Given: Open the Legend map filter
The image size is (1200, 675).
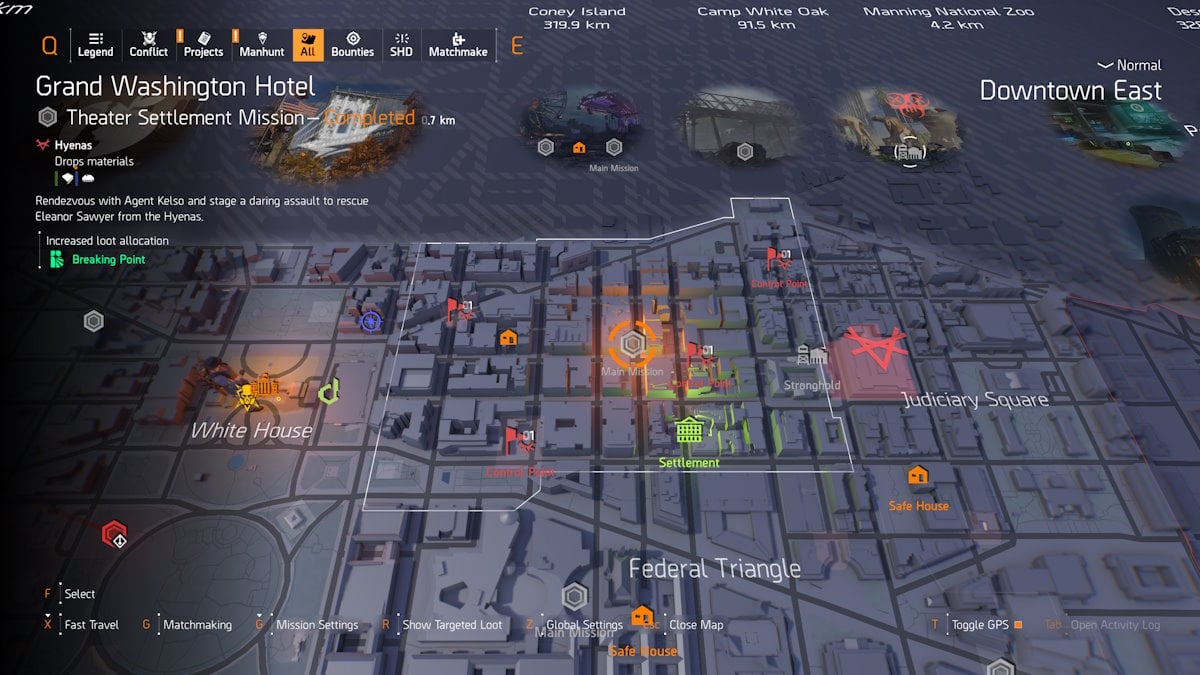Looking at the screenshot, I should (x=95, y=44).
